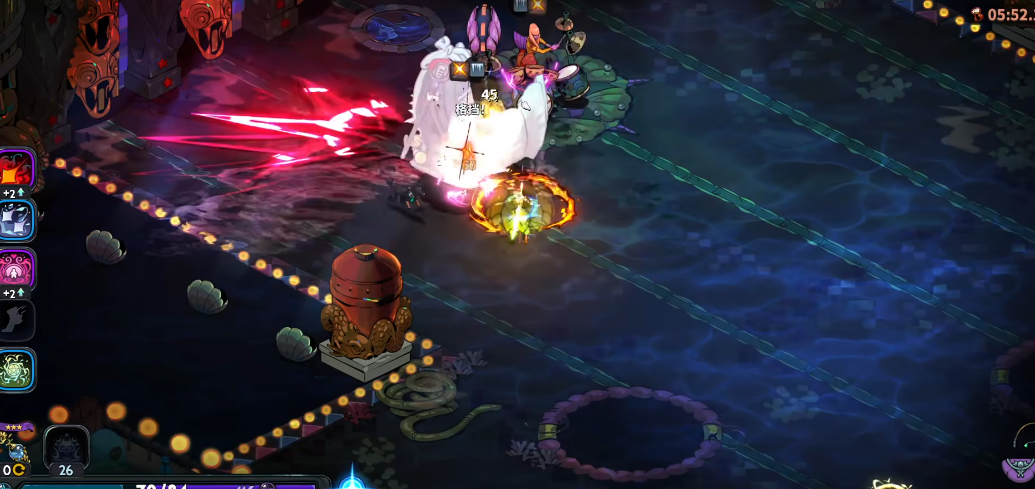Open the green swirling magick boon icon
The image size is (1035, 489).
[x=17, y=370]
